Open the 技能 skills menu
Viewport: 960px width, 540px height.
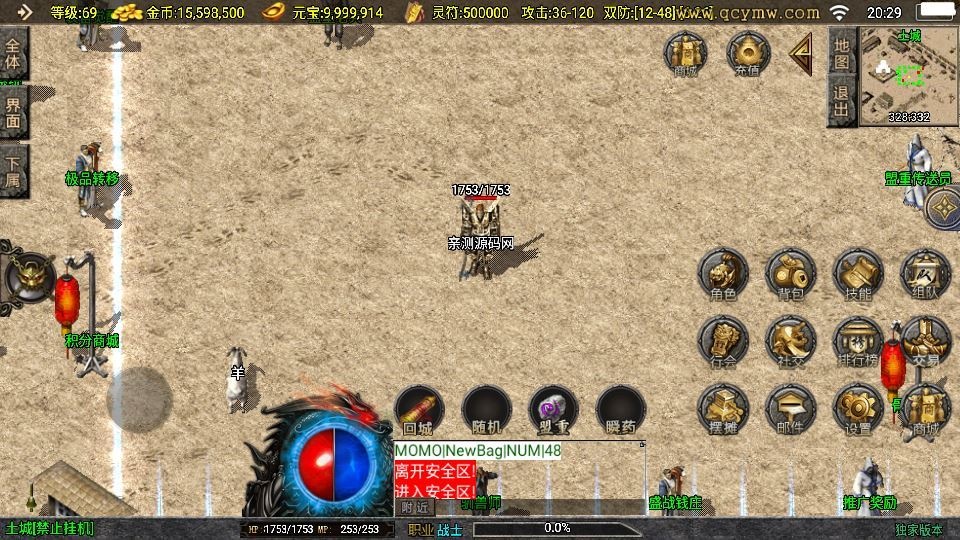(858, 274)
